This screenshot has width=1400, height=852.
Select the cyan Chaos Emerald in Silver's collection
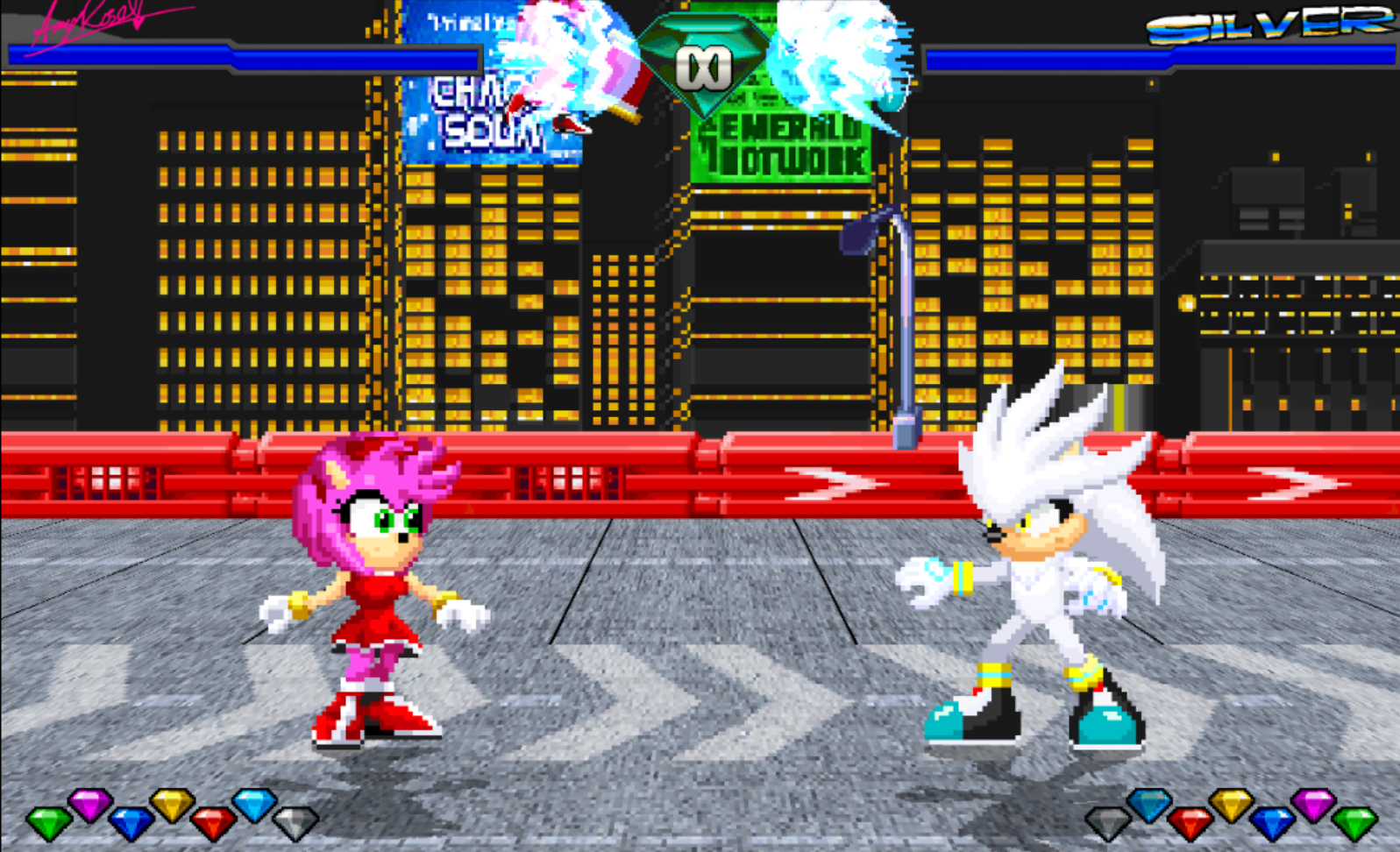[1149, 804]
